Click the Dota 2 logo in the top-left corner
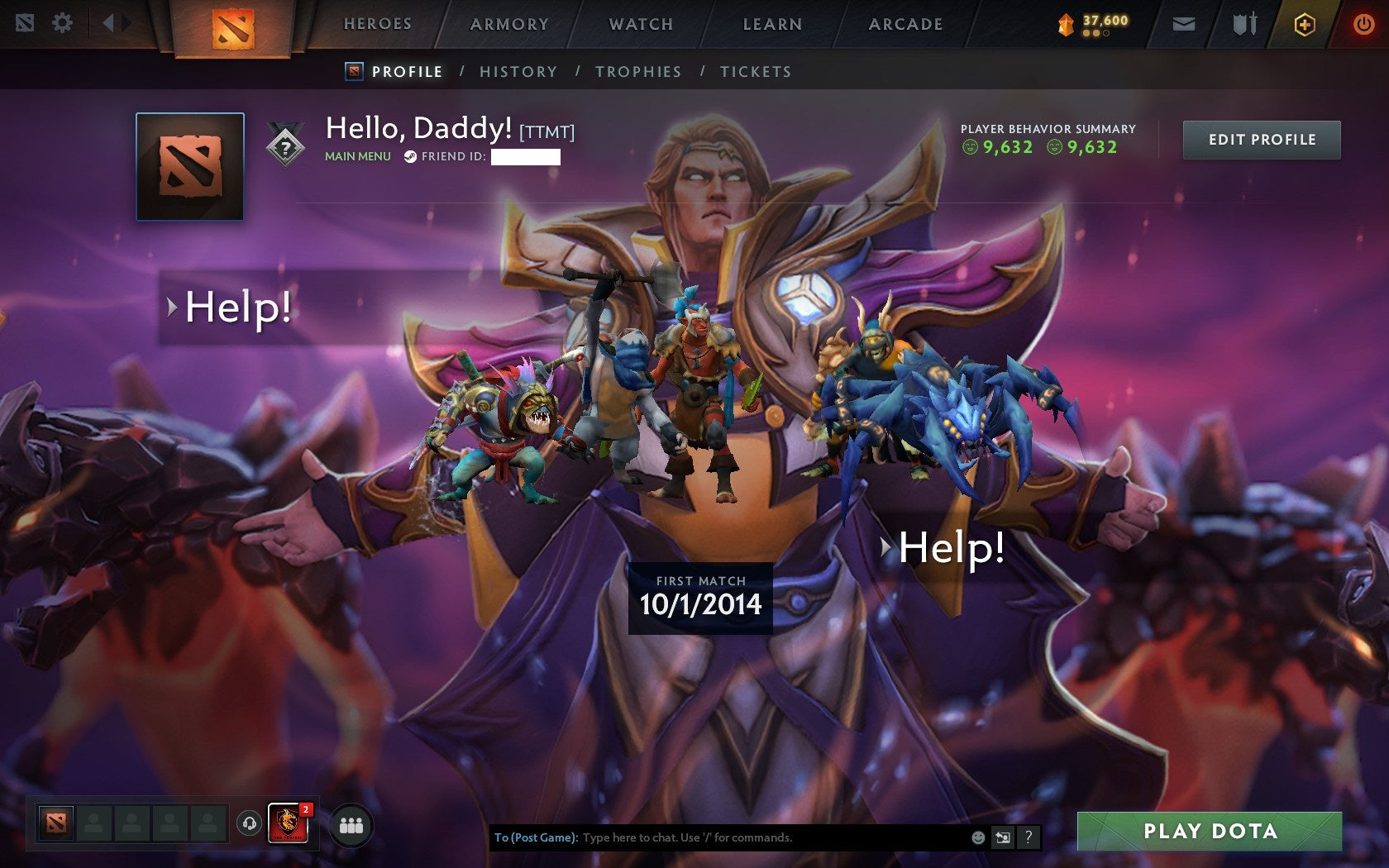The image size is (1389, 868). (x=26, y=24)
